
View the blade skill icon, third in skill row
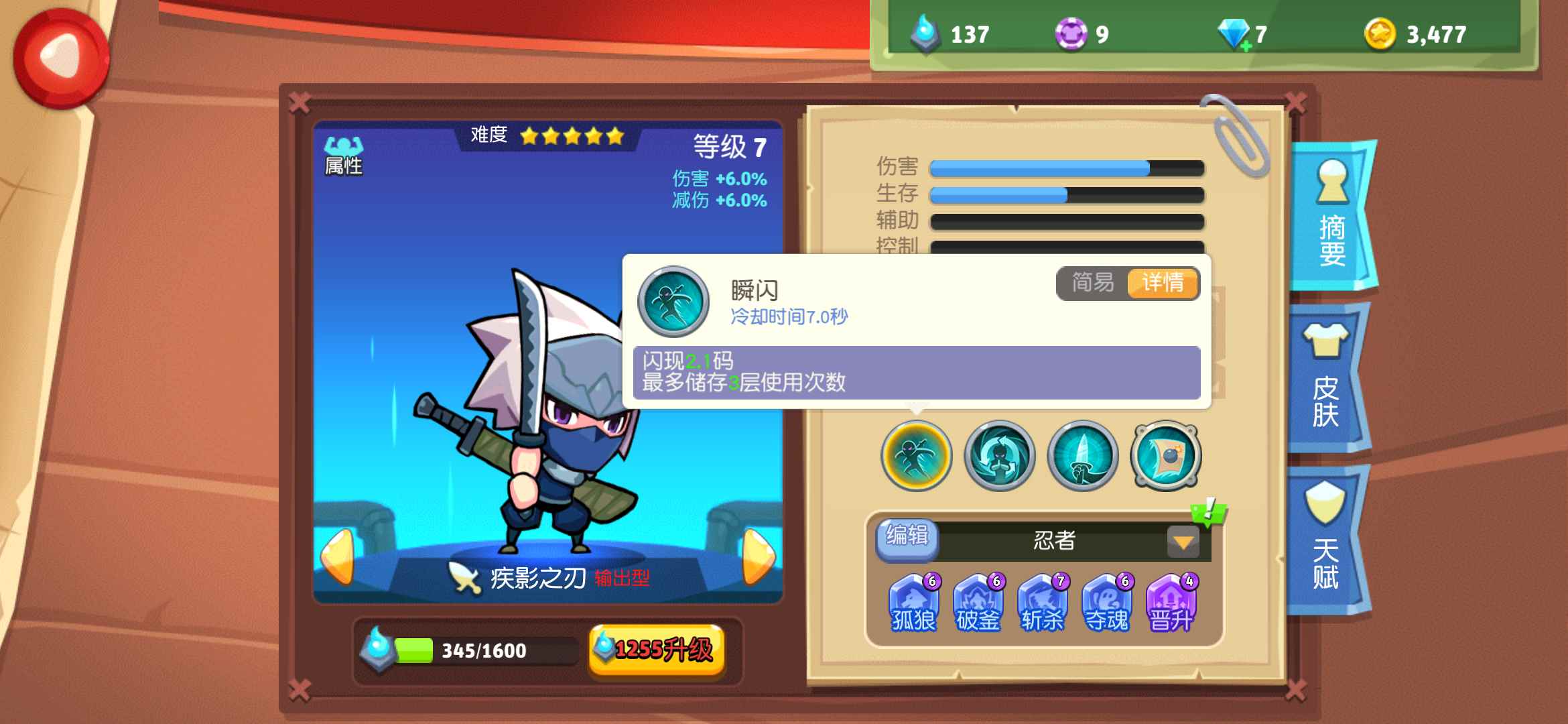coord(1082,456)
